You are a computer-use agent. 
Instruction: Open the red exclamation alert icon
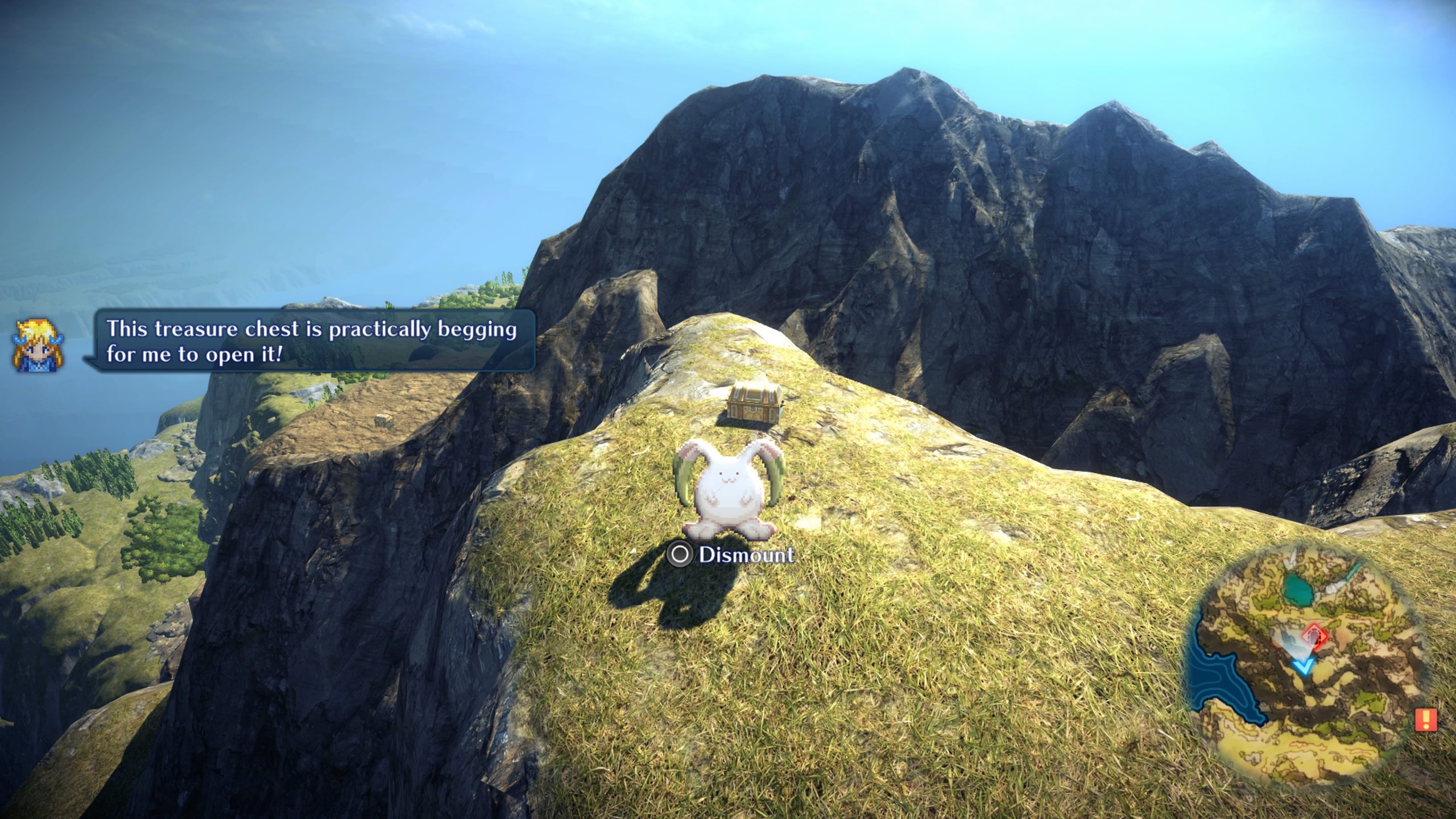[1425, 719]
